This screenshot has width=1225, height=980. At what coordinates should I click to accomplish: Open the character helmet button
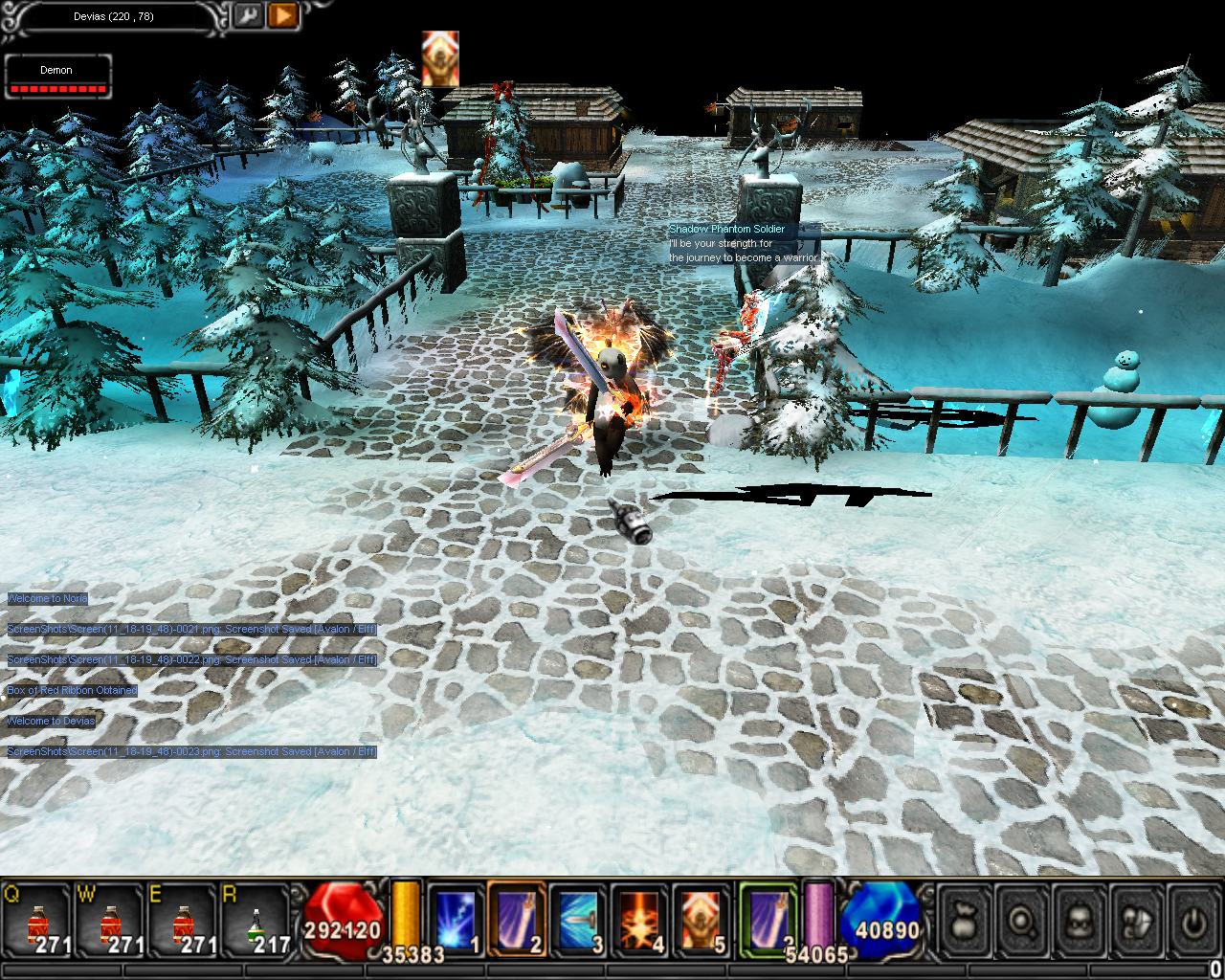click(1080, 923)
